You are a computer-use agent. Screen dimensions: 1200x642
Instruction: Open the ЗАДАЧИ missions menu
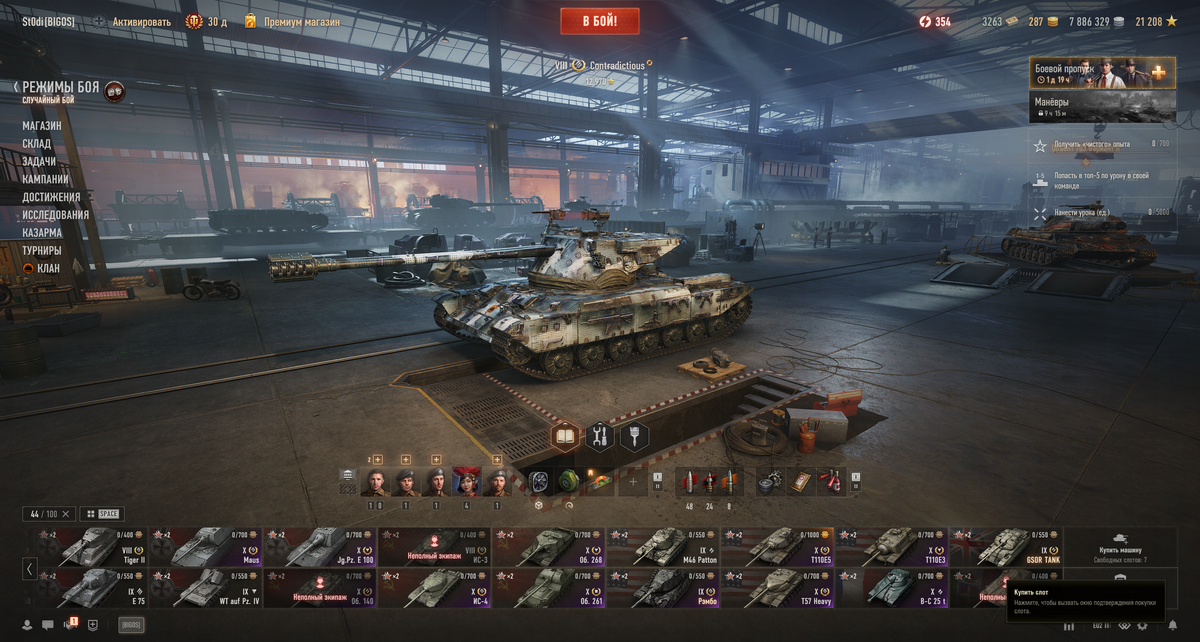[40, 162]
